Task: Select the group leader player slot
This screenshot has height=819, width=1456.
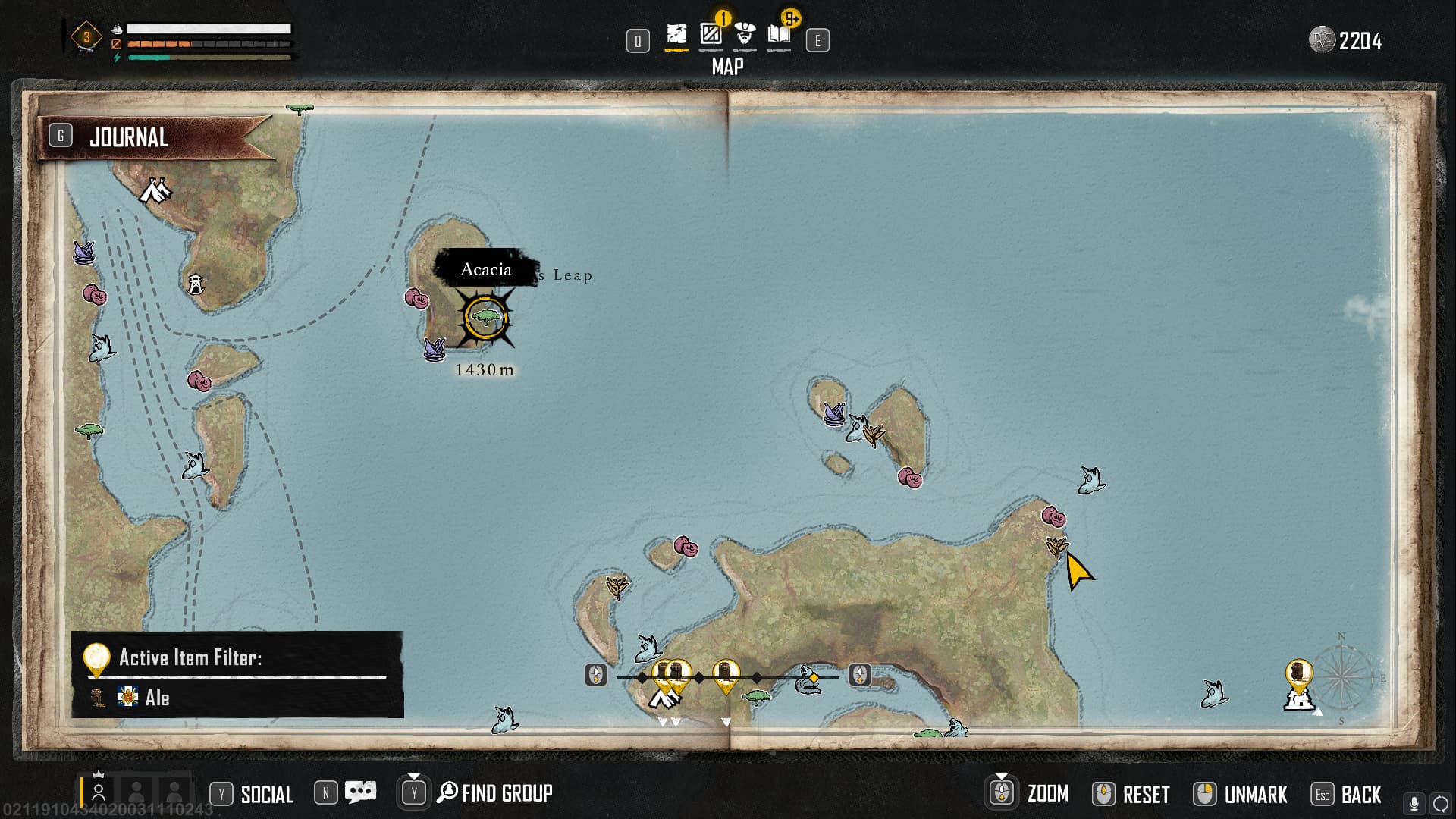Action: pyautogui.click(x=98, y=792)
